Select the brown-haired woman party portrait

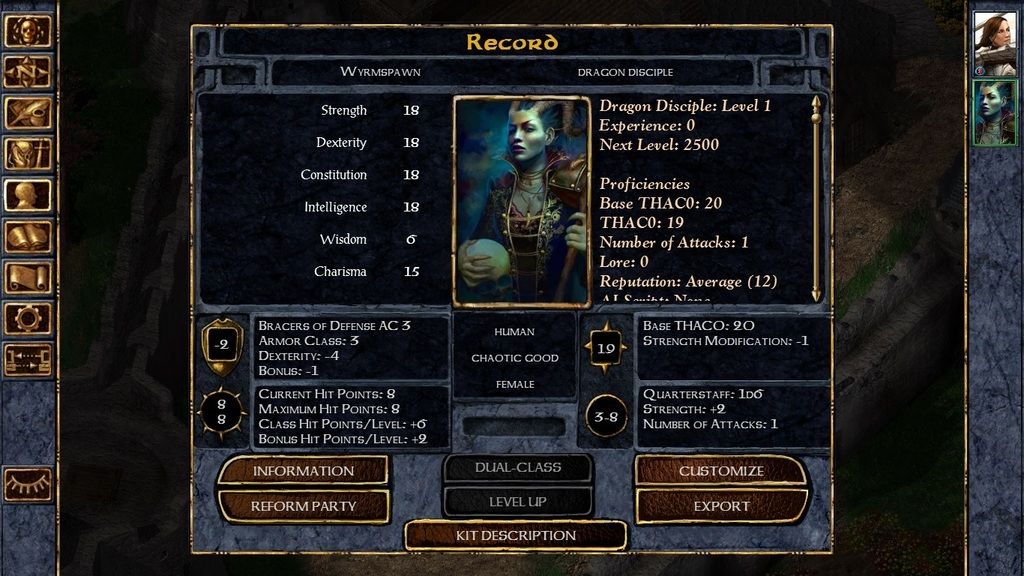tap(995, 44)
